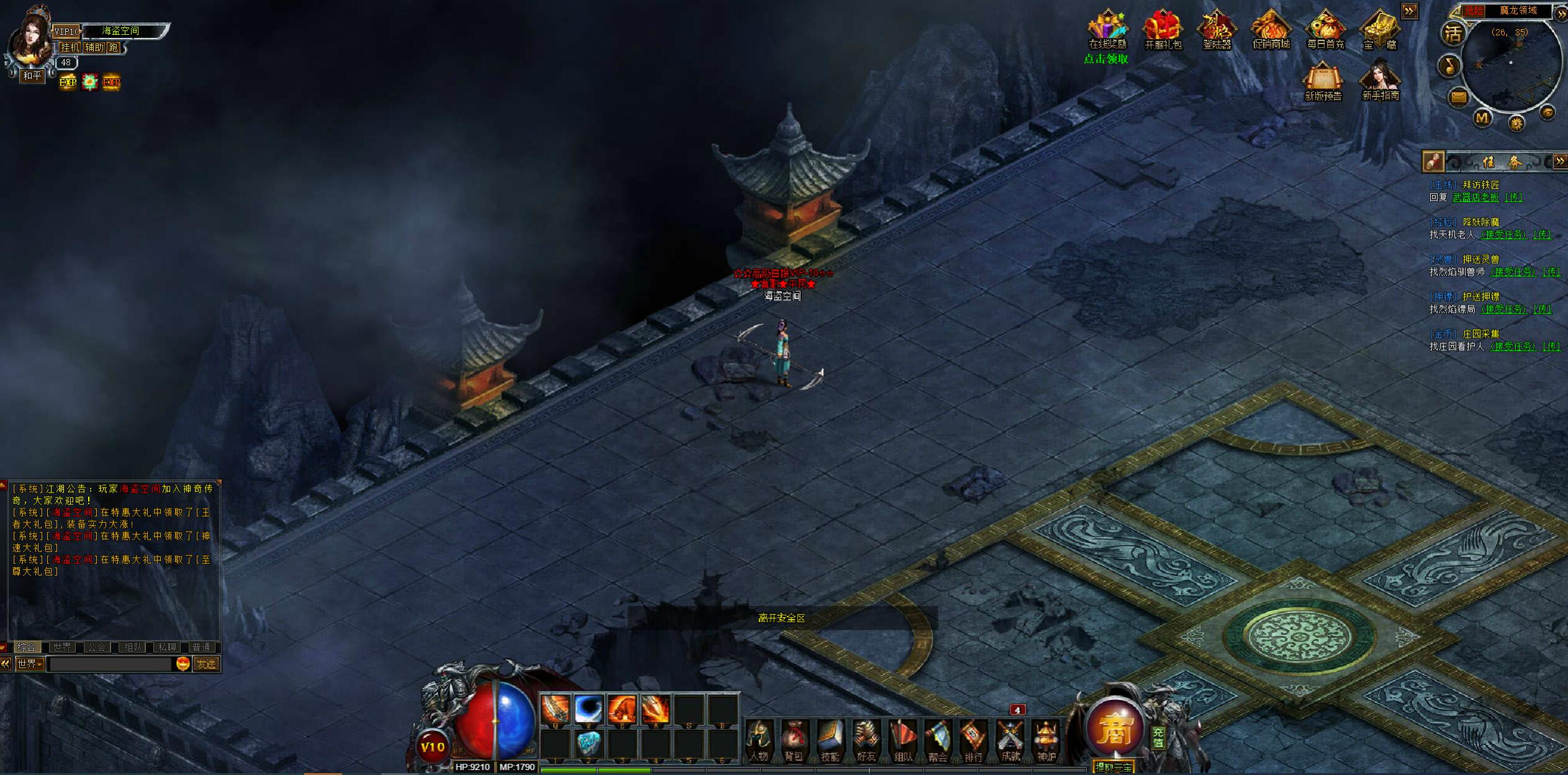
Task: Open the 人物 character sheet
Action: [x=759, y=739]
